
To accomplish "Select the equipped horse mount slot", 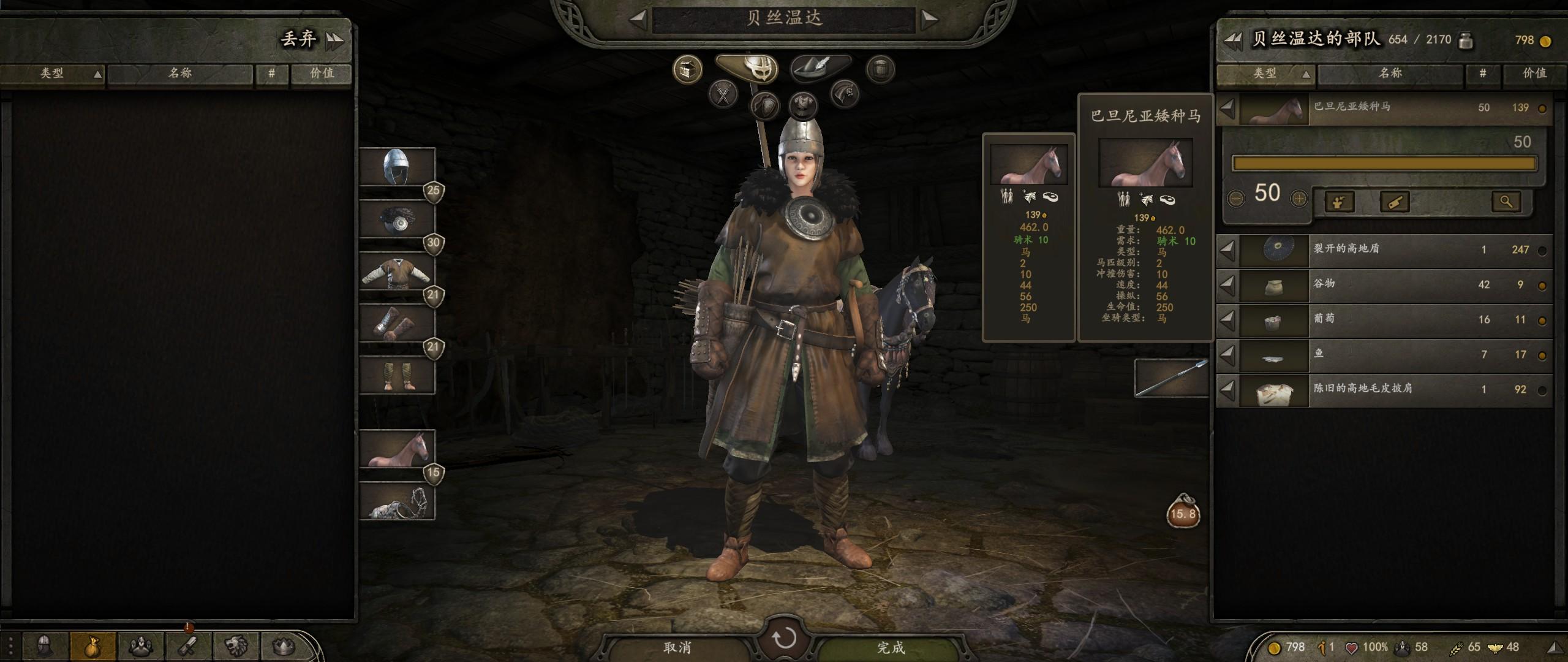I will point(396,449).
